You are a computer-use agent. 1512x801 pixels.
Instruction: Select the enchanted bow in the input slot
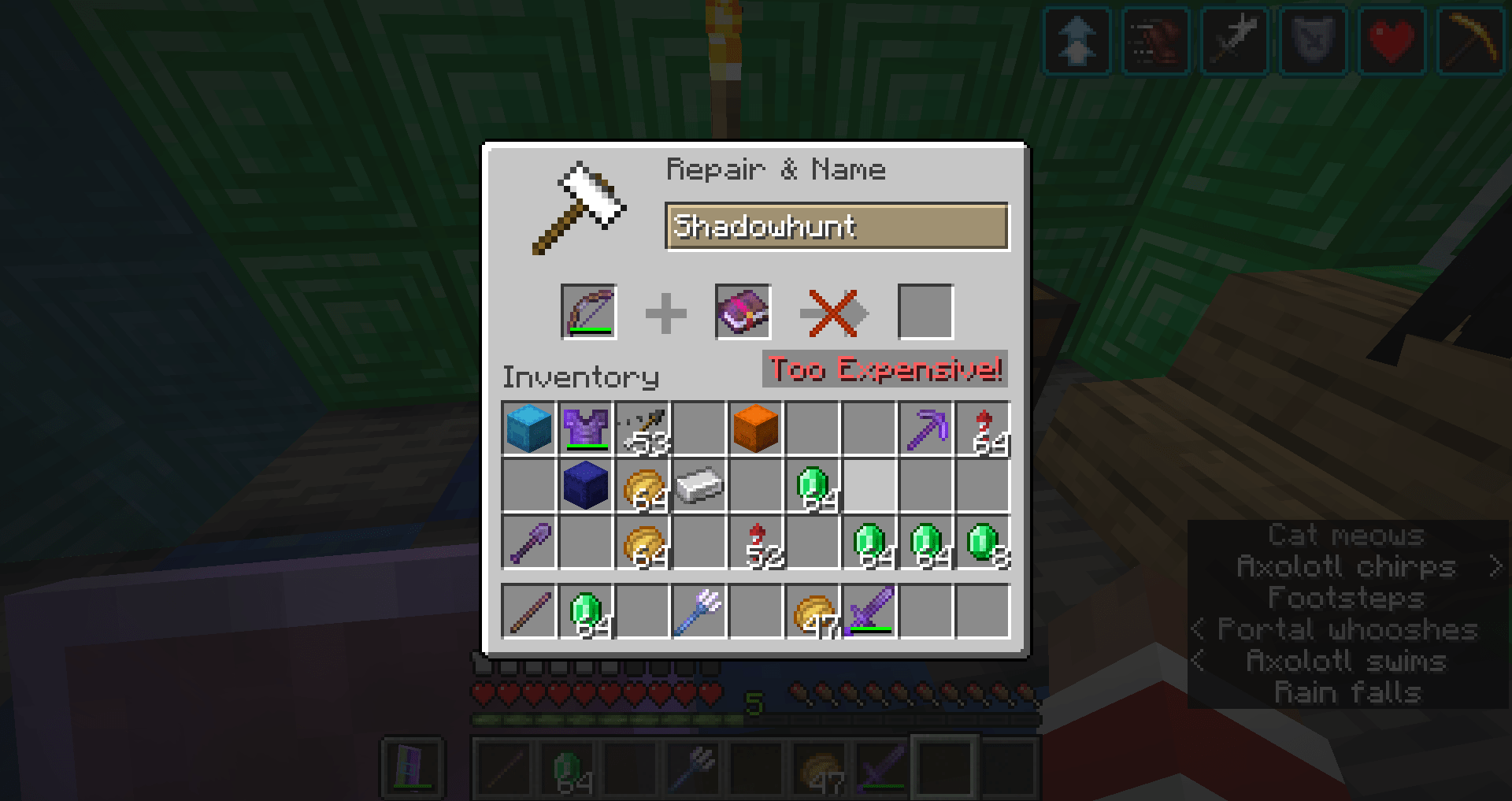[589, 311]
